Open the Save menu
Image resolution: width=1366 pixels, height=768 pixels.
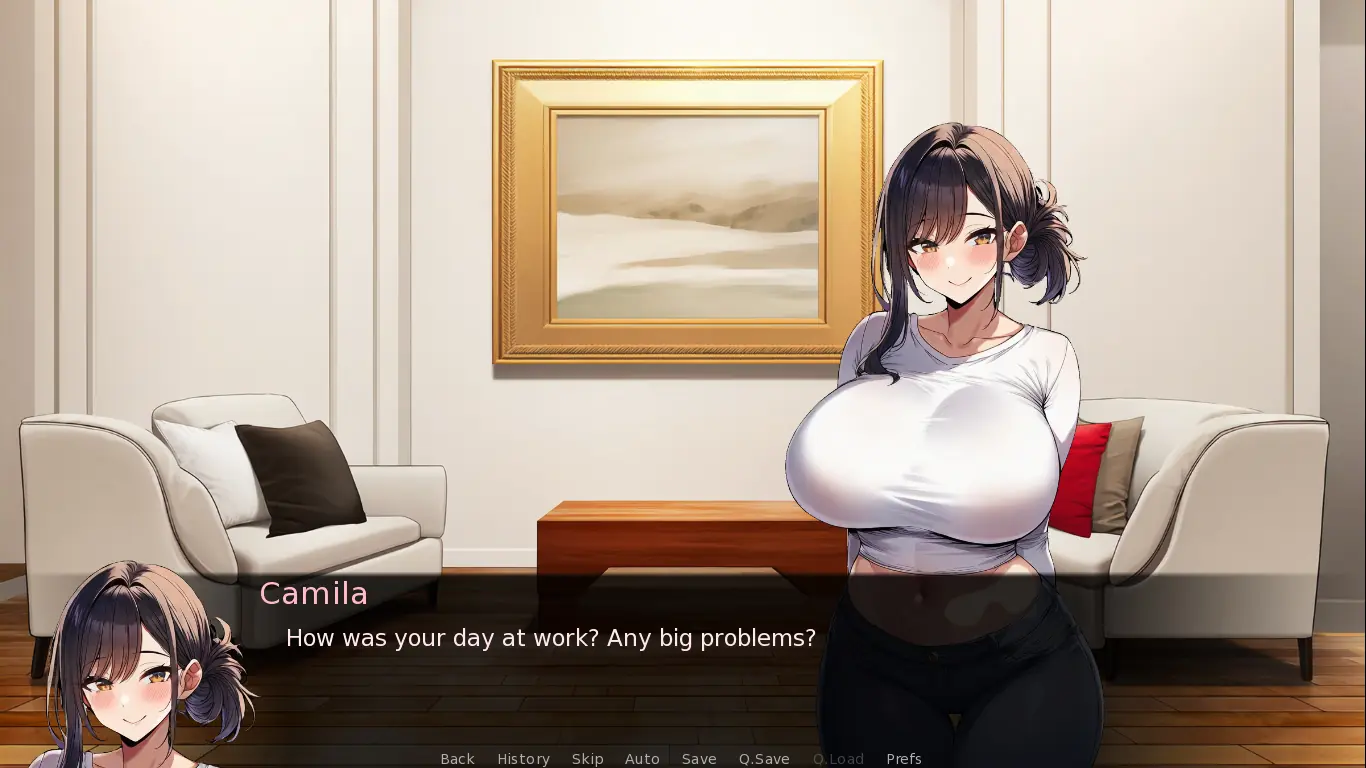pos(699,759)
